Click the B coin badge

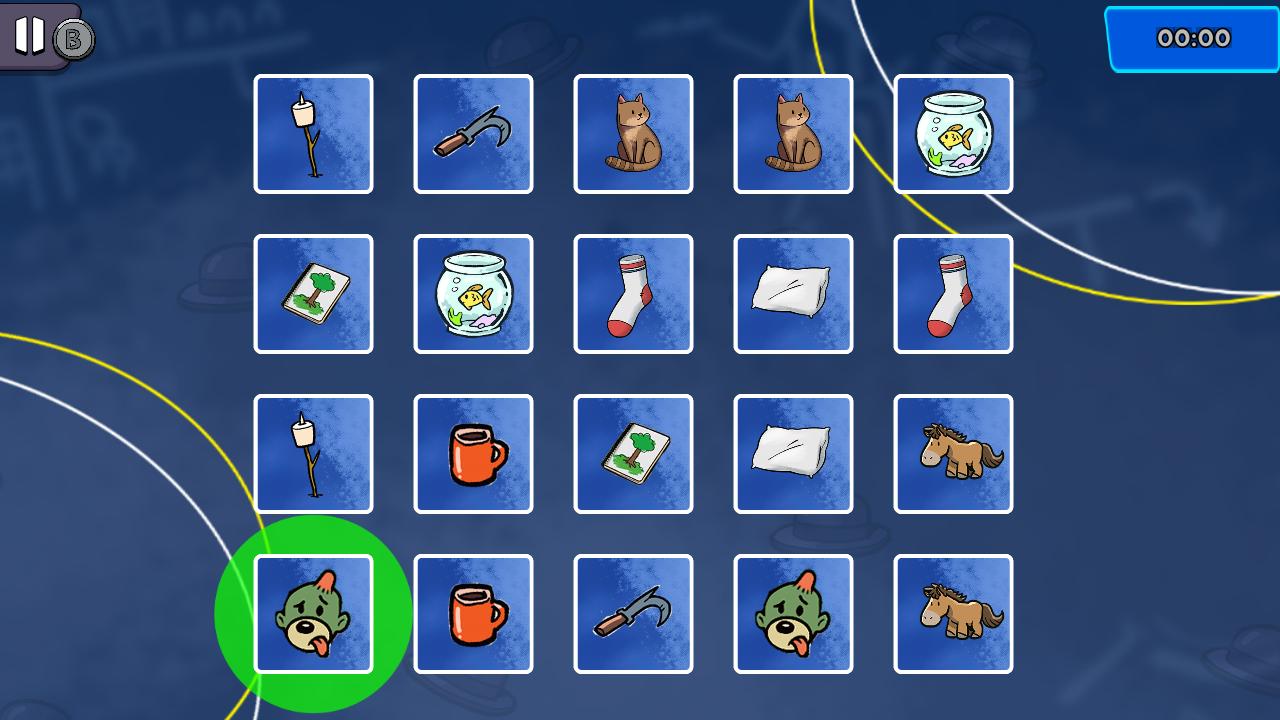coord(71,41)
